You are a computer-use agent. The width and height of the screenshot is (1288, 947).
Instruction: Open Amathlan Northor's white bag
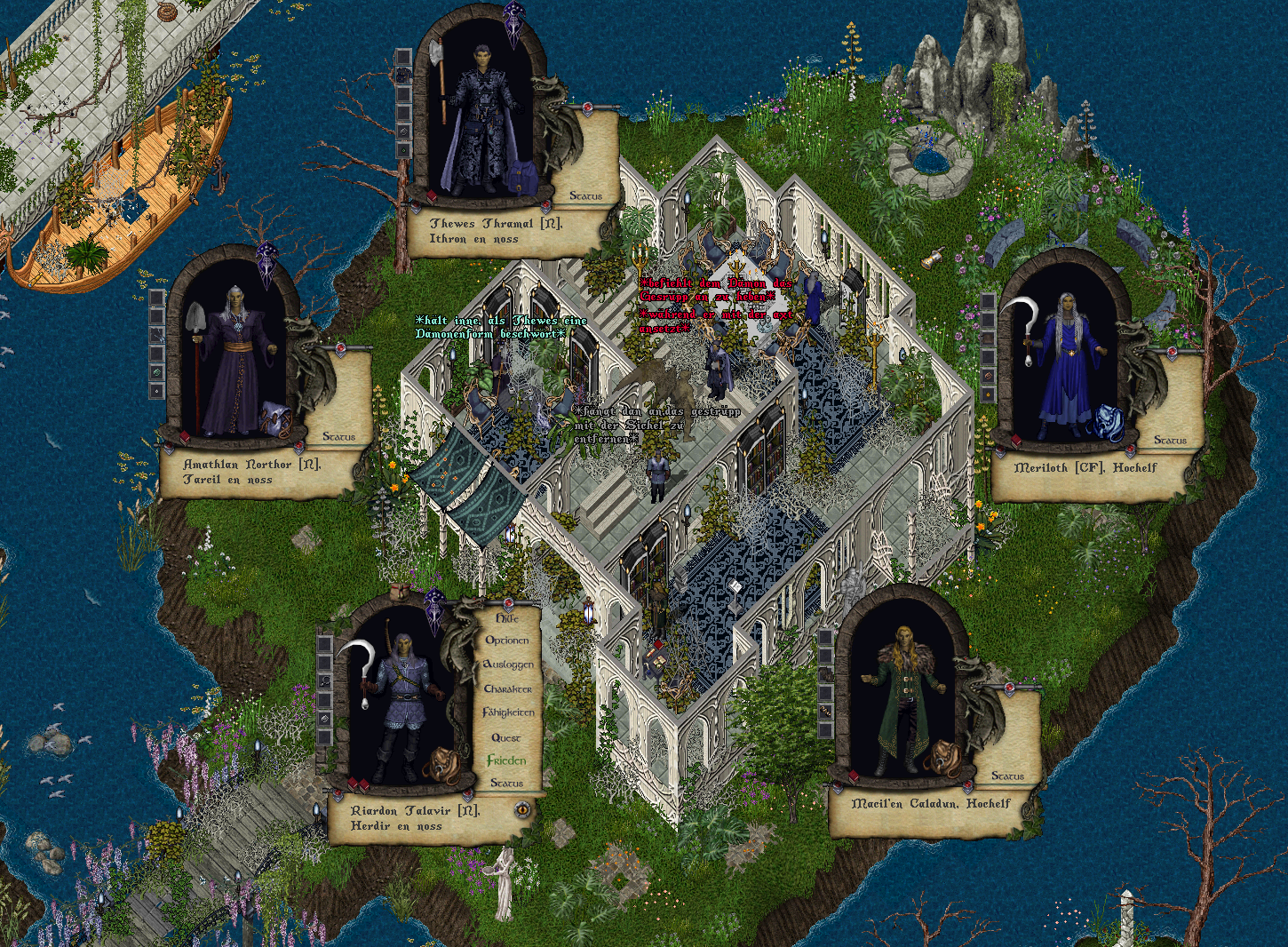click(274, 418)
